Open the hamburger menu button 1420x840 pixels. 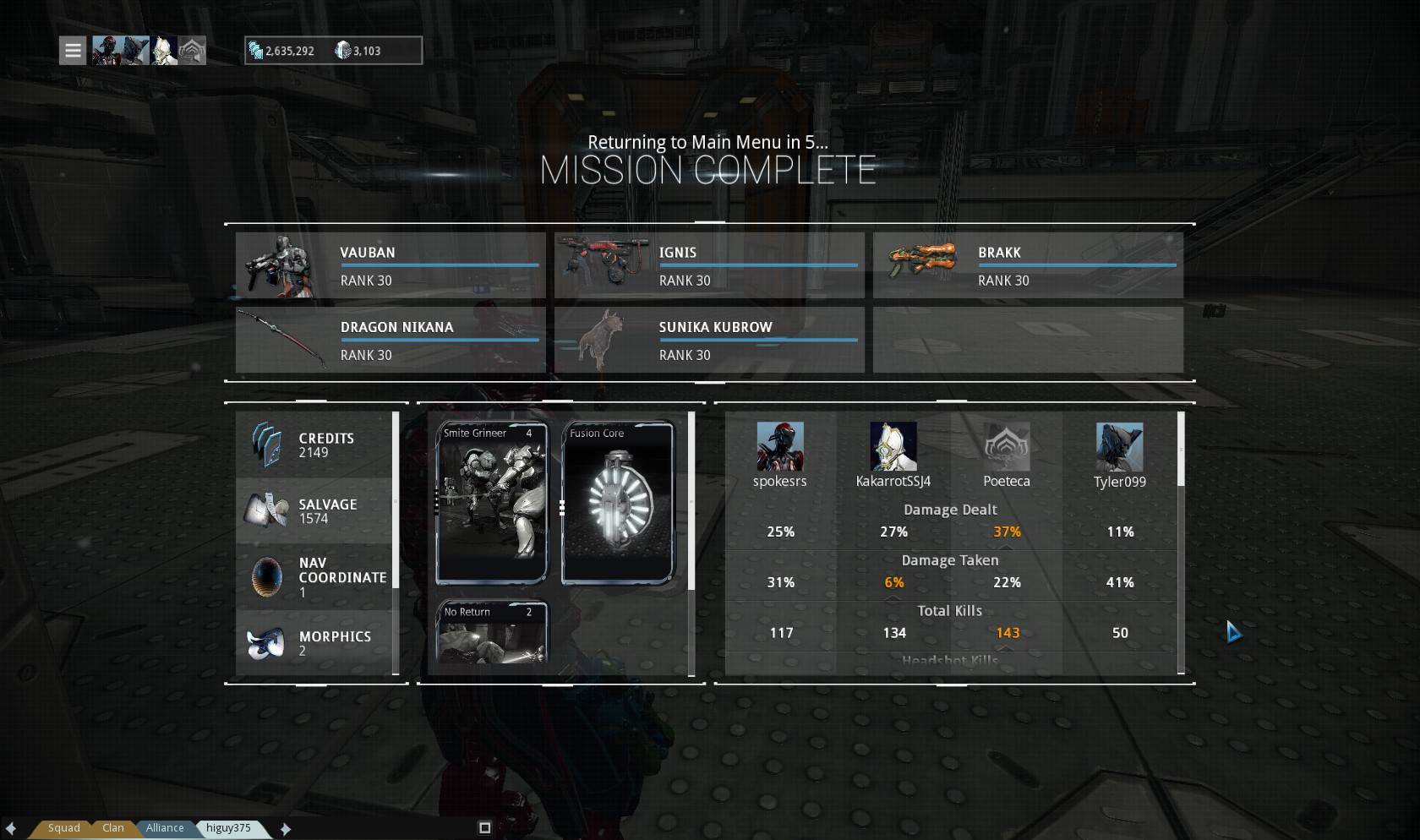(x=74, y=51)
